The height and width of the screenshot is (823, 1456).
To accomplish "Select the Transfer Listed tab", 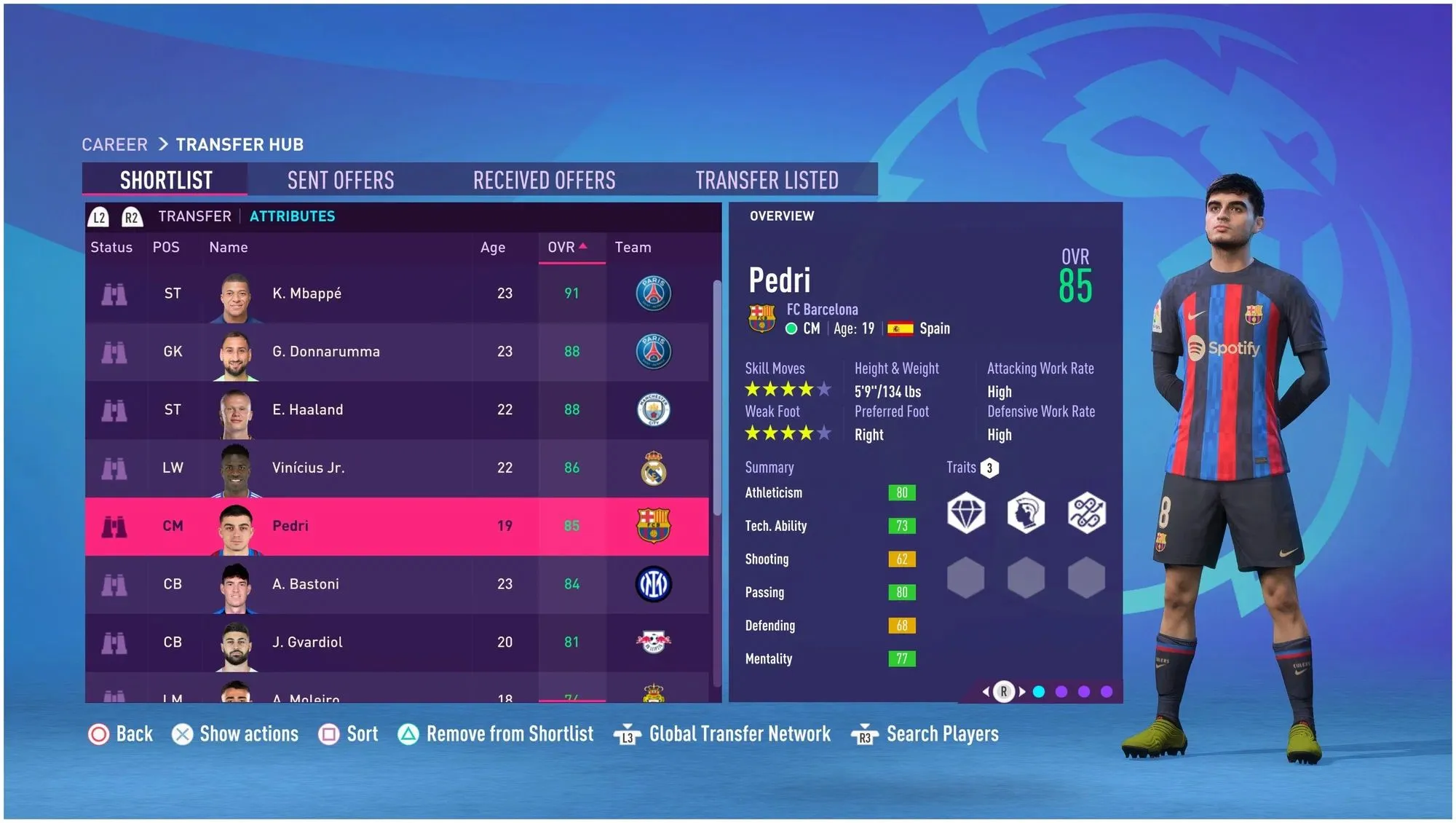I will [x=767, y=180].
